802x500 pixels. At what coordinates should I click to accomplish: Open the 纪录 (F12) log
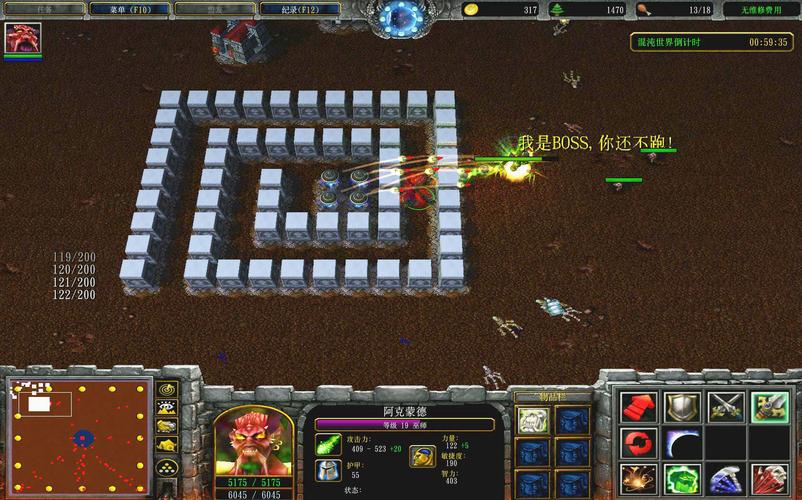click(288, 9)
